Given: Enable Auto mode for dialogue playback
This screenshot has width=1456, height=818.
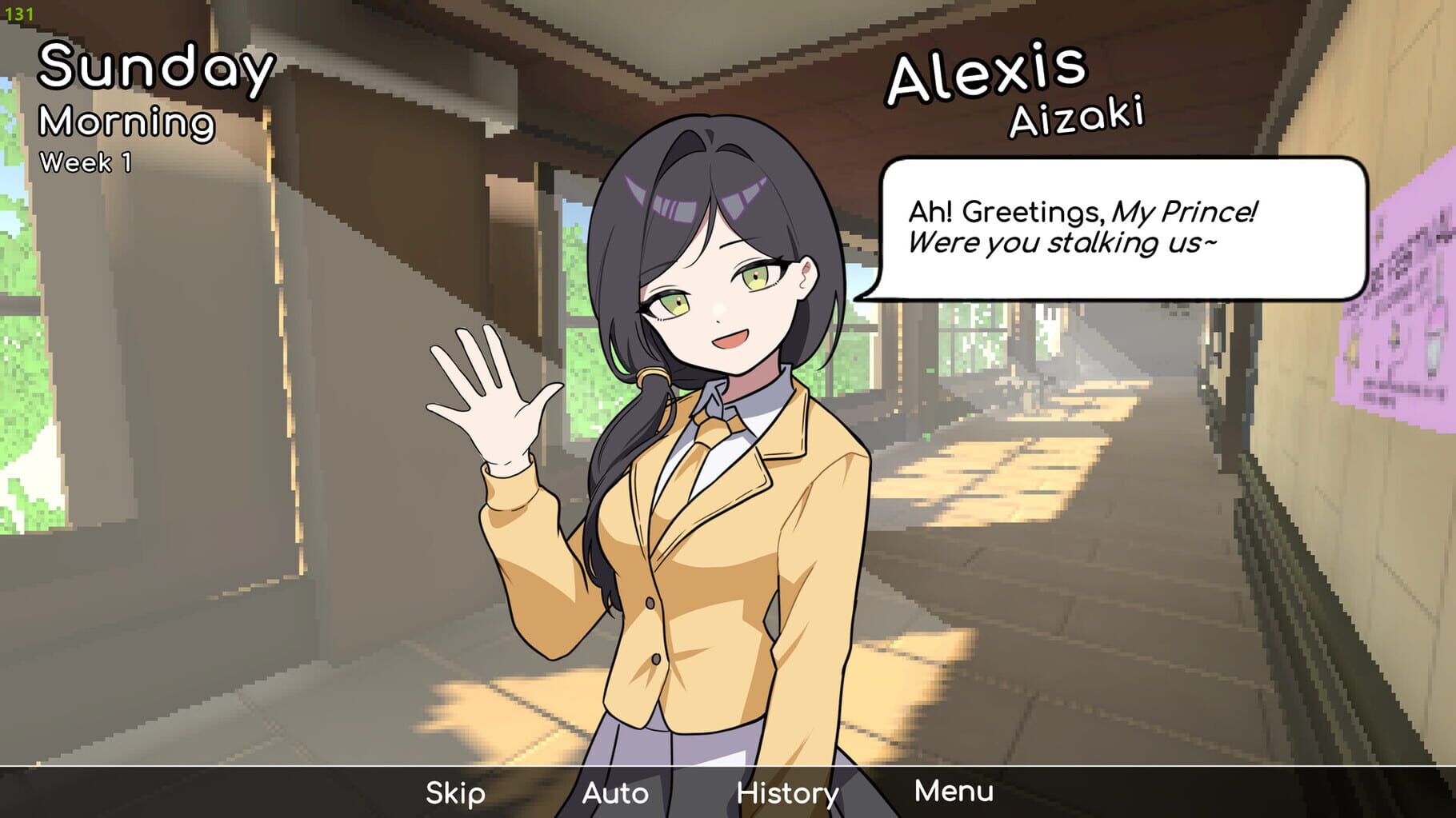Looking at the screenshot, I should click(617, 793).
